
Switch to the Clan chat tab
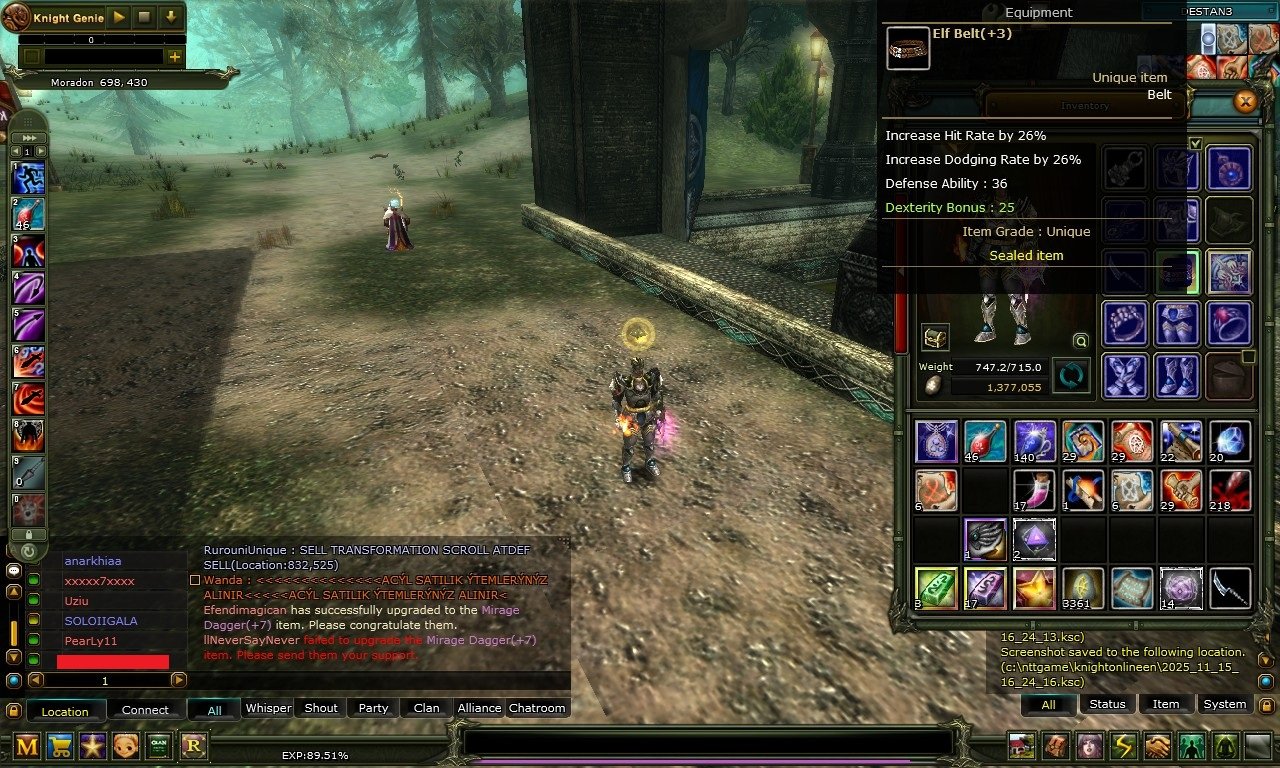pos(426,708)
